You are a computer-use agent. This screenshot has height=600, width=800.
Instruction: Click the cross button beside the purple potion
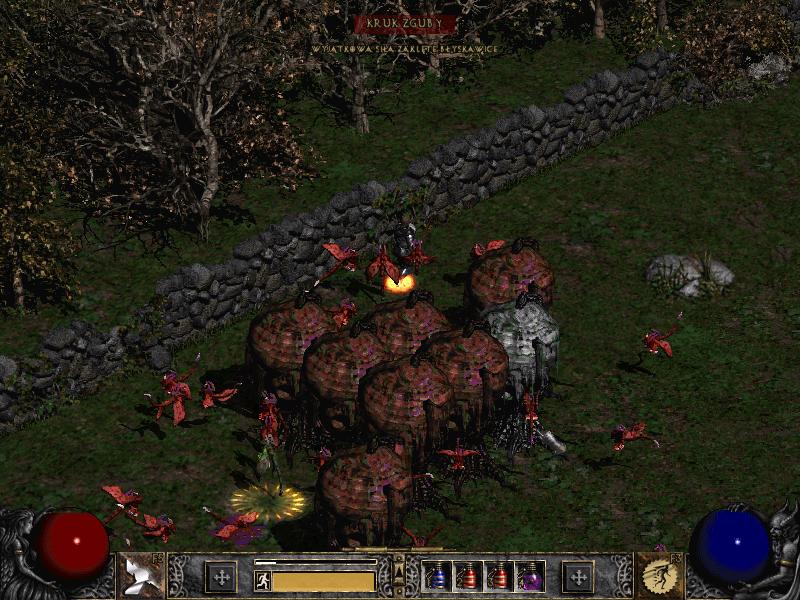click(x=577, y=577)
